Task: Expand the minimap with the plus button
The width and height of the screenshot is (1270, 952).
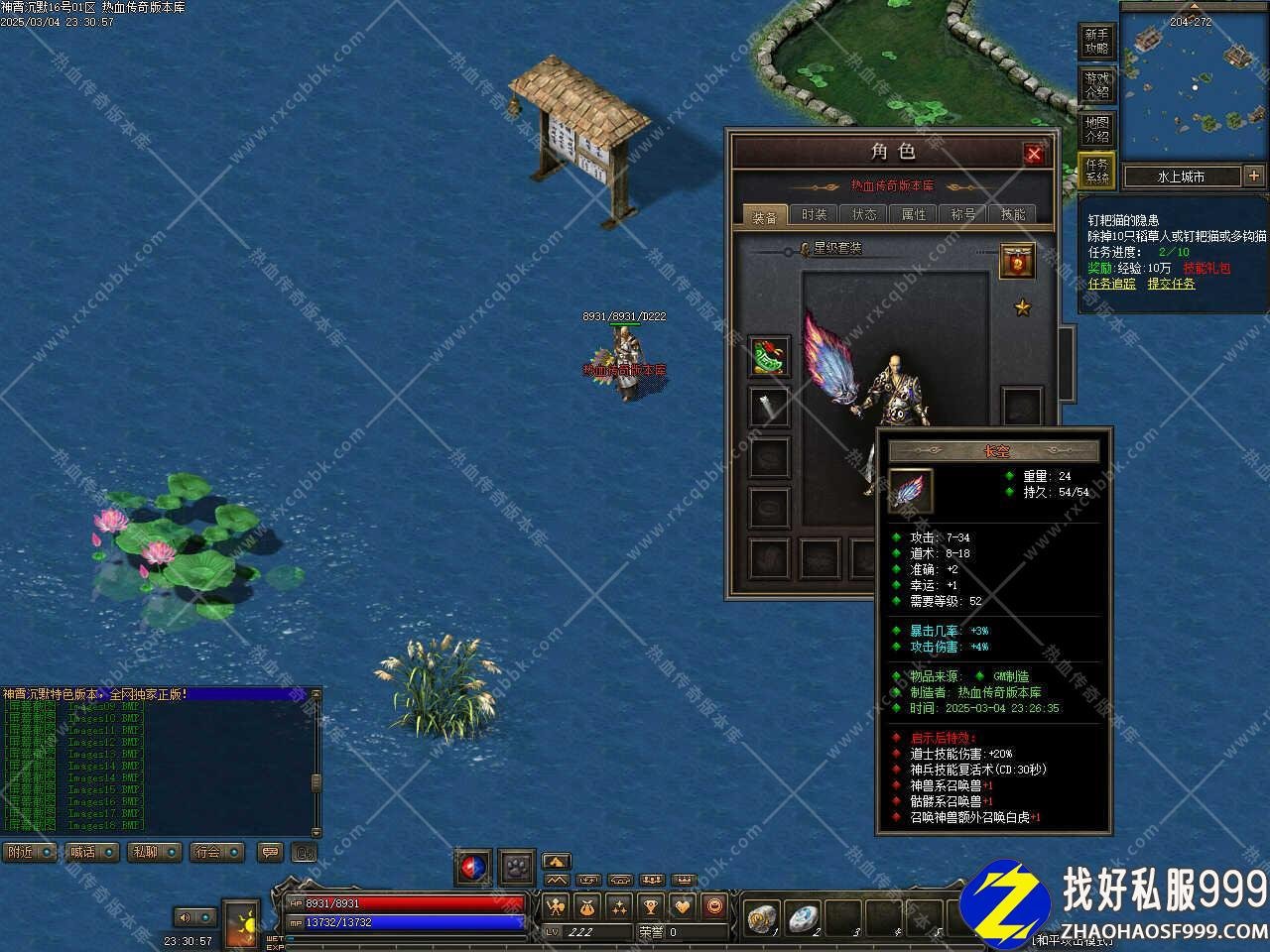Action: 1254,176
